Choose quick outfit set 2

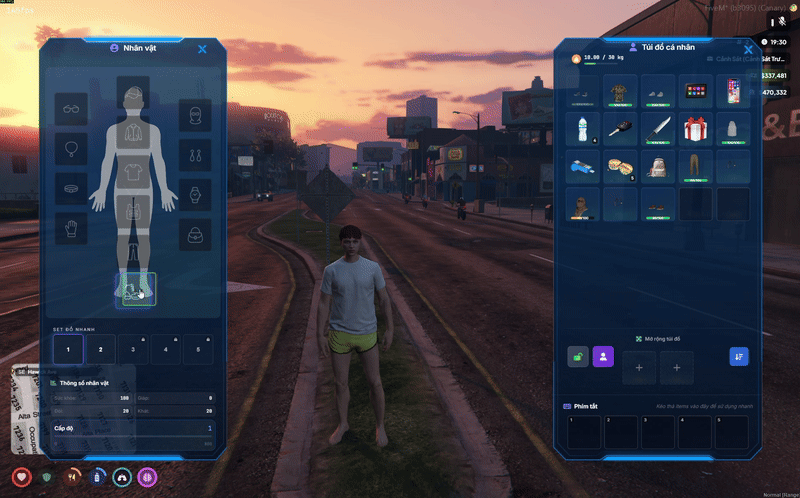coord(101,349)
